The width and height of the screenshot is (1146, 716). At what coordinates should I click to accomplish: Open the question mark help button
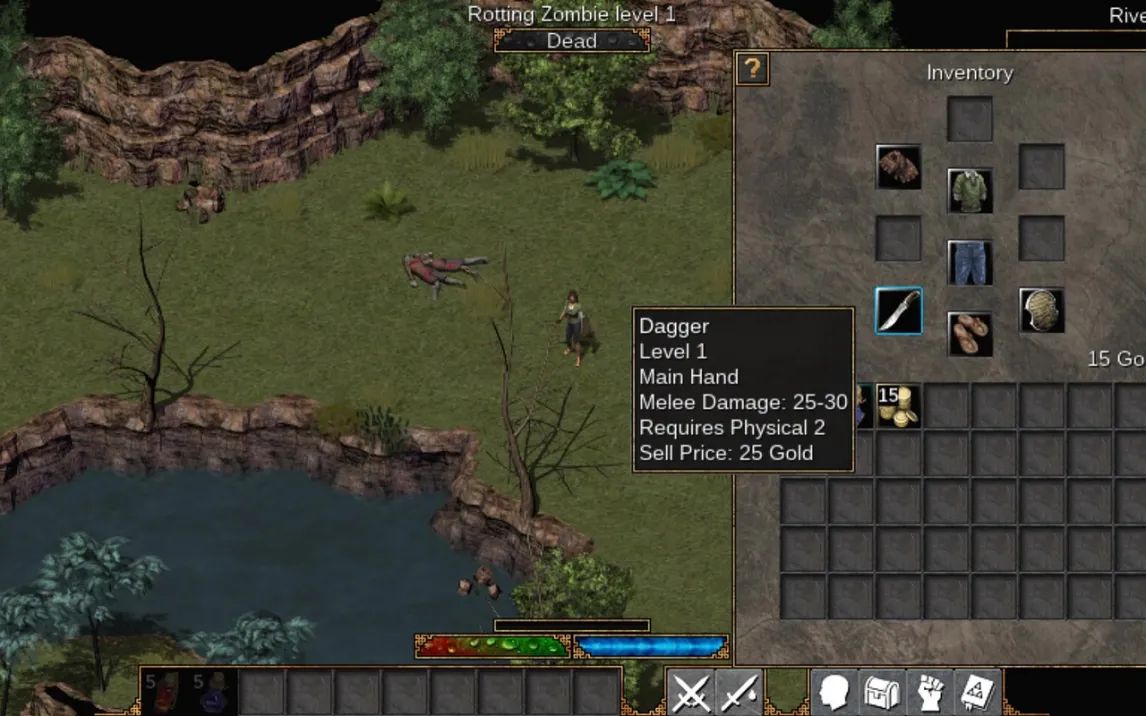[x=752, y=69]
